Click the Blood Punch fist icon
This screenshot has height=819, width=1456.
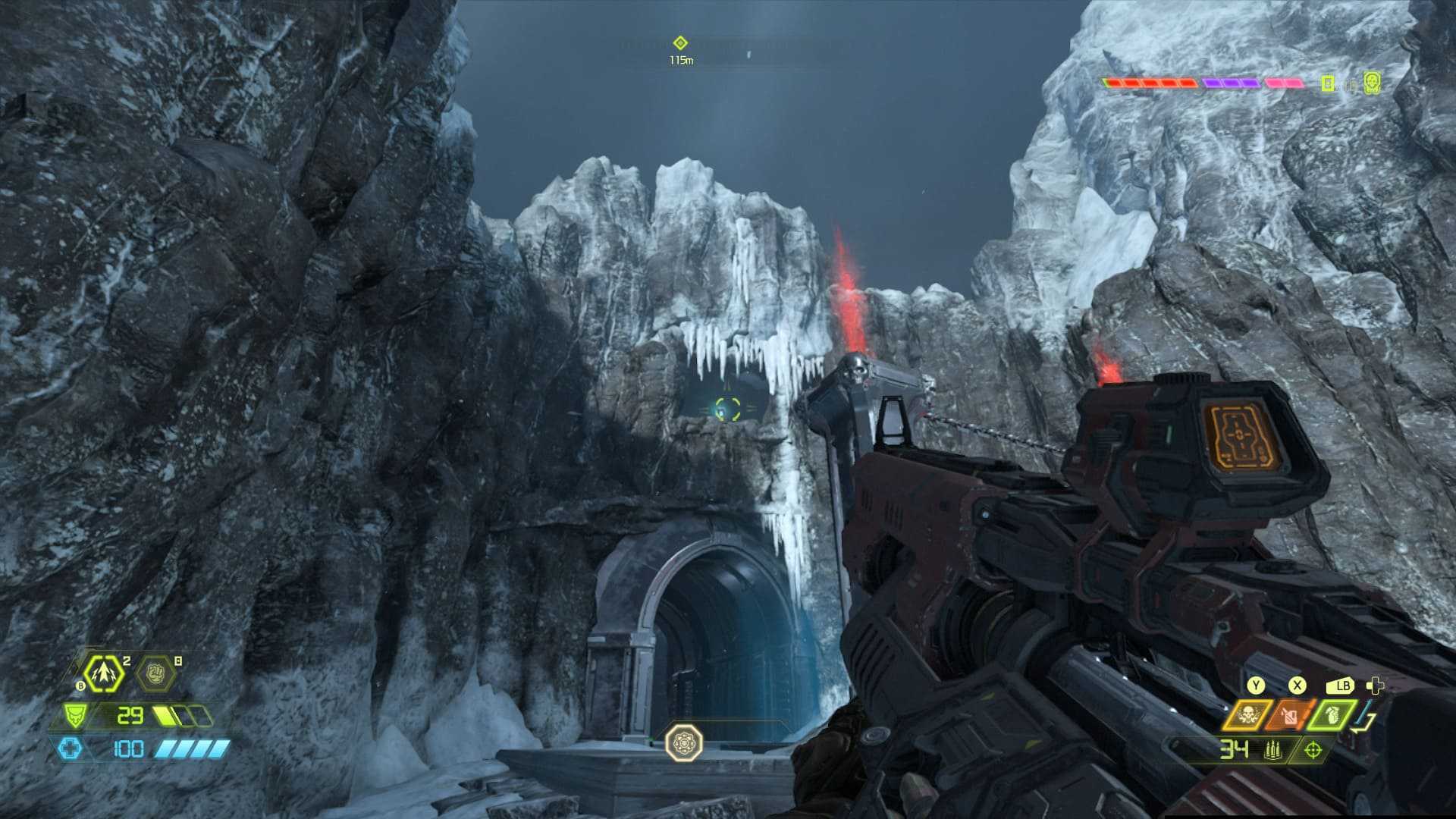pyautogui.click(x=155, y=673)
